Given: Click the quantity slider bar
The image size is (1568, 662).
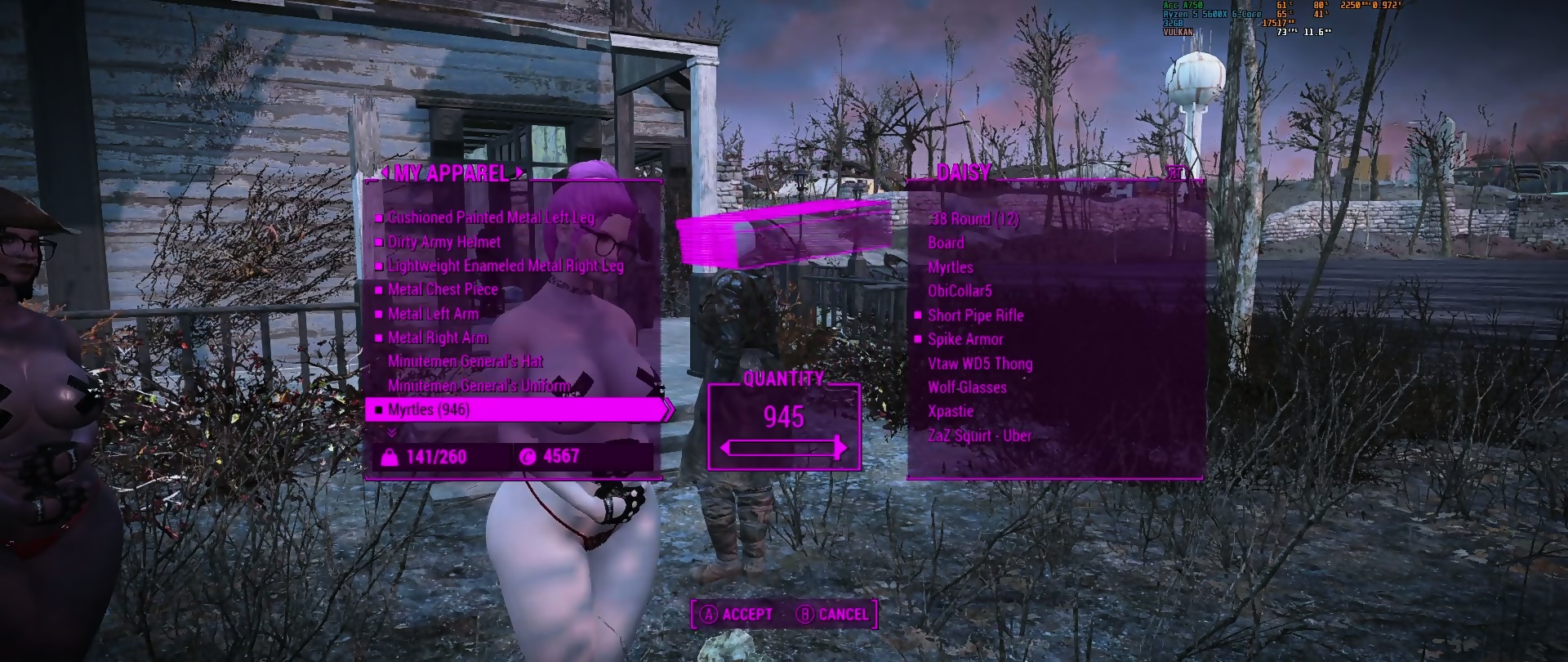Looking at the screenshot, I should point(783,448).
